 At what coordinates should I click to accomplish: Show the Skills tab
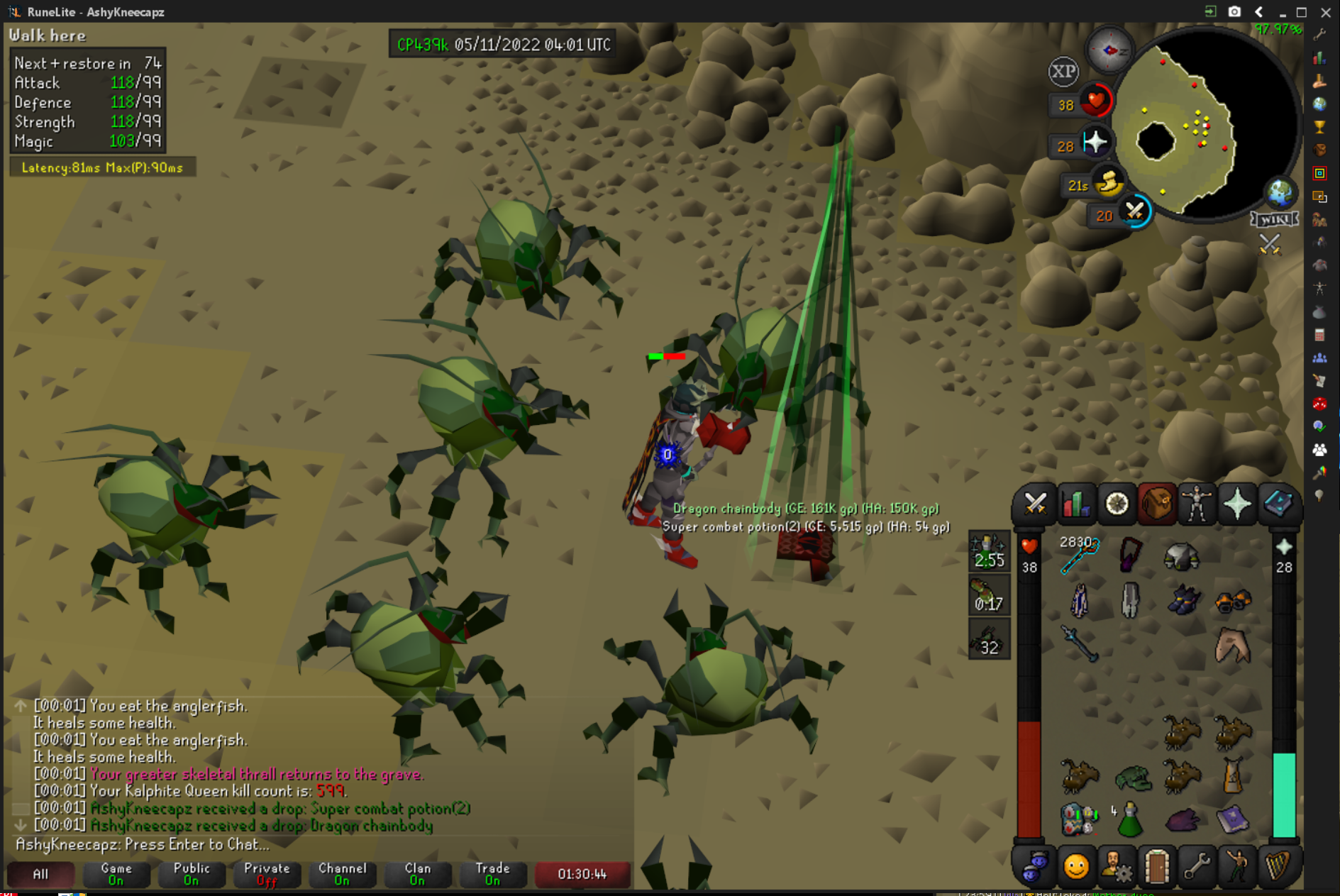point(1075,504)
